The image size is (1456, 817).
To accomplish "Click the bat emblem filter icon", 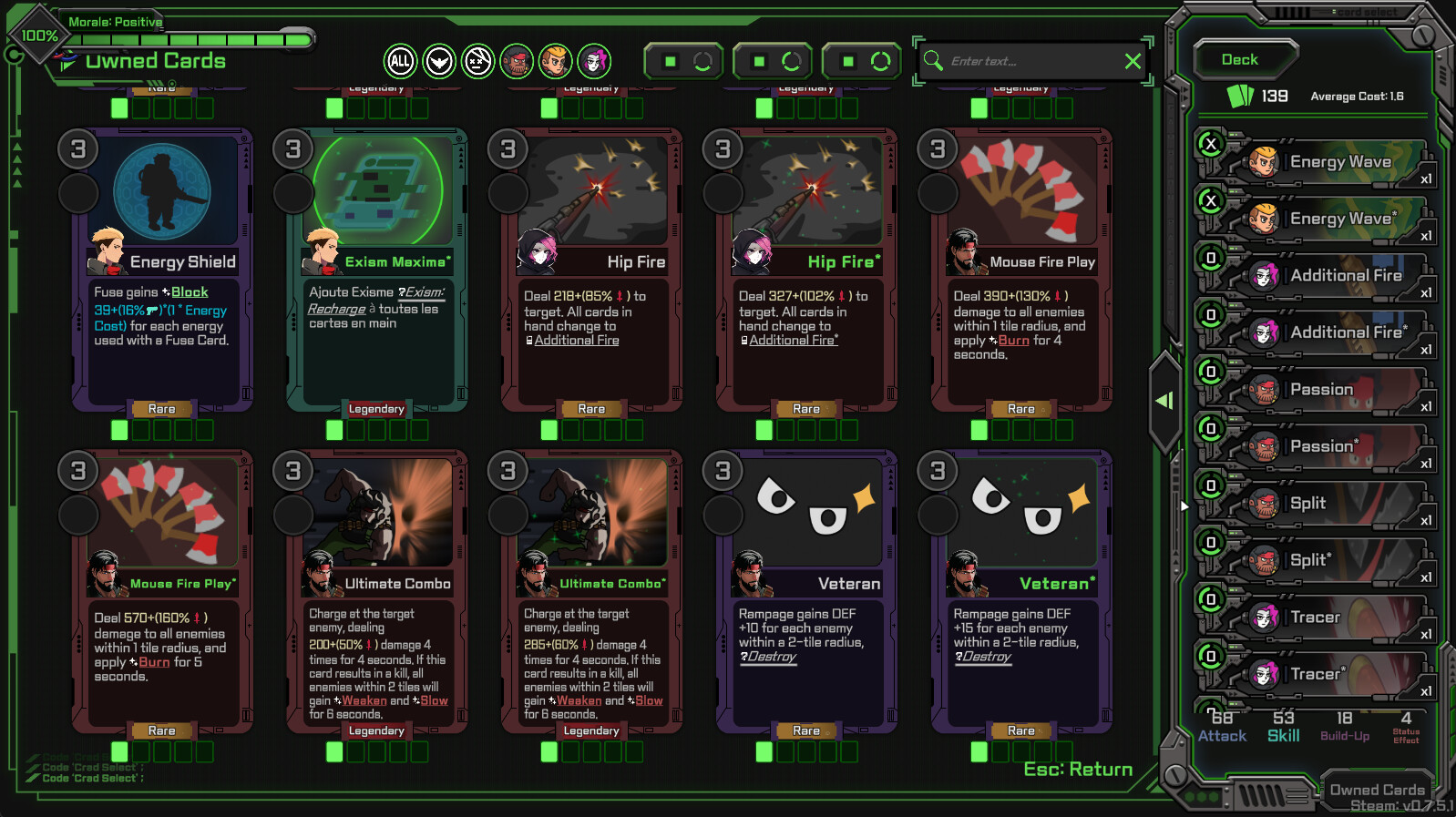I will pyautogui.click(x=439, y=60).
